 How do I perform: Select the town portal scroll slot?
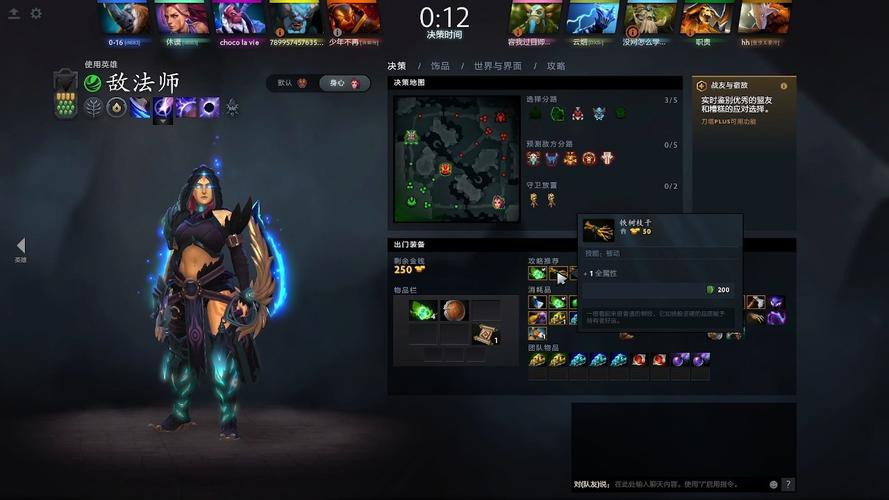point(485,335)
